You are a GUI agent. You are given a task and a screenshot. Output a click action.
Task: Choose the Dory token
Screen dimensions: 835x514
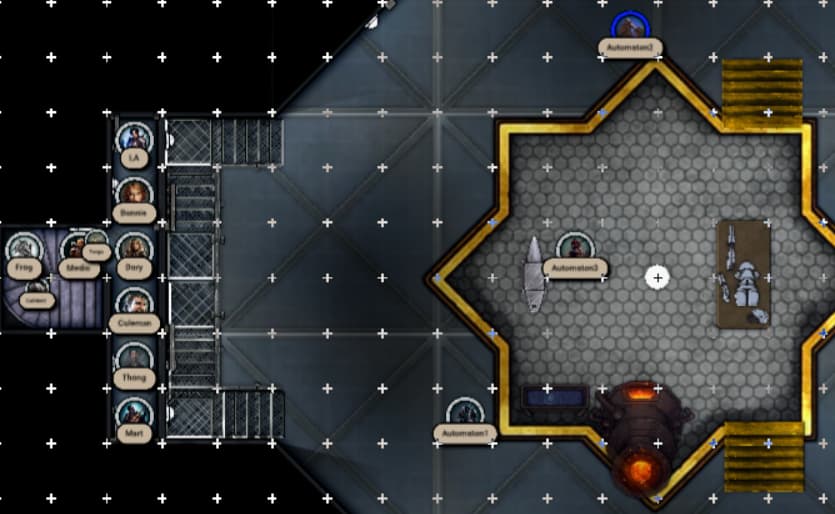click(x=133, y=248)
